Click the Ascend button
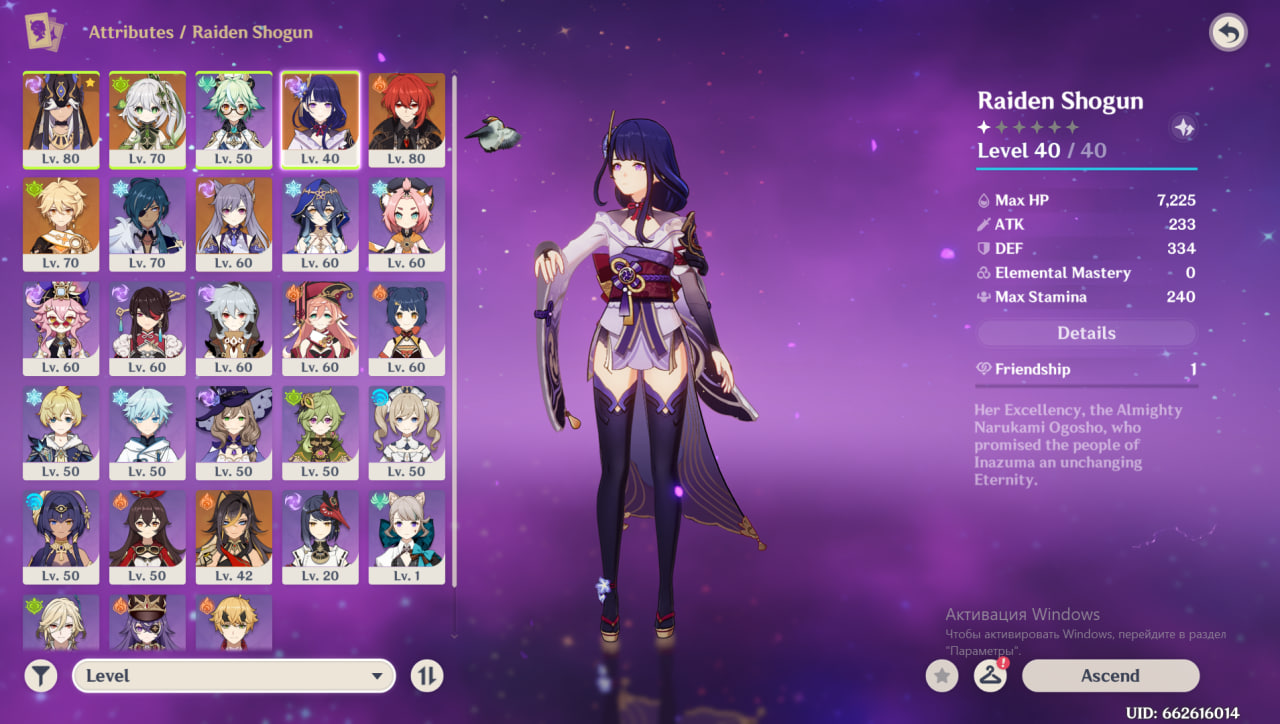 tap(1110, 676)
